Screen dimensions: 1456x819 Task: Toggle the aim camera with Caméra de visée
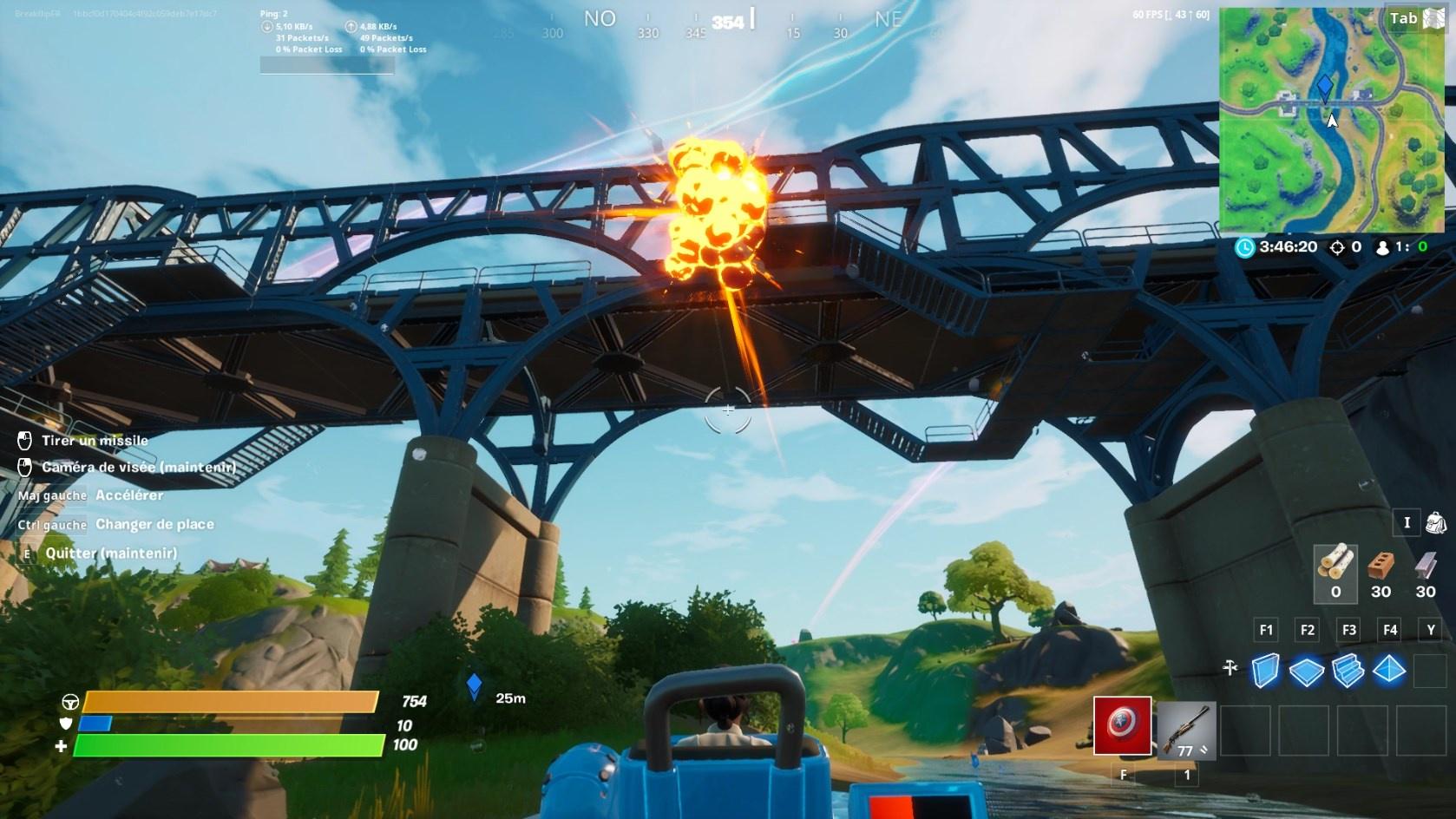point(141,467)
